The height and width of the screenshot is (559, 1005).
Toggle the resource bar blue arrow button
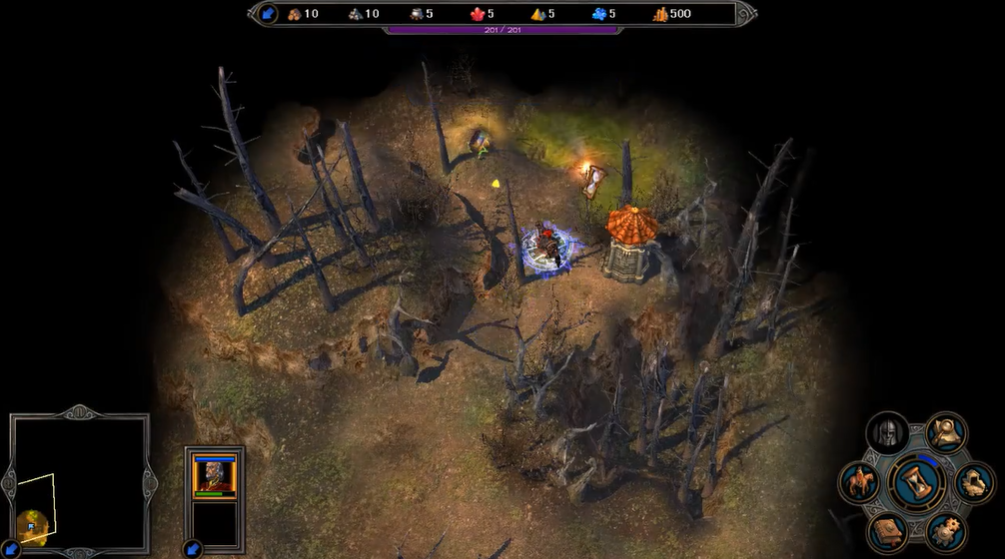coord(268,13)
